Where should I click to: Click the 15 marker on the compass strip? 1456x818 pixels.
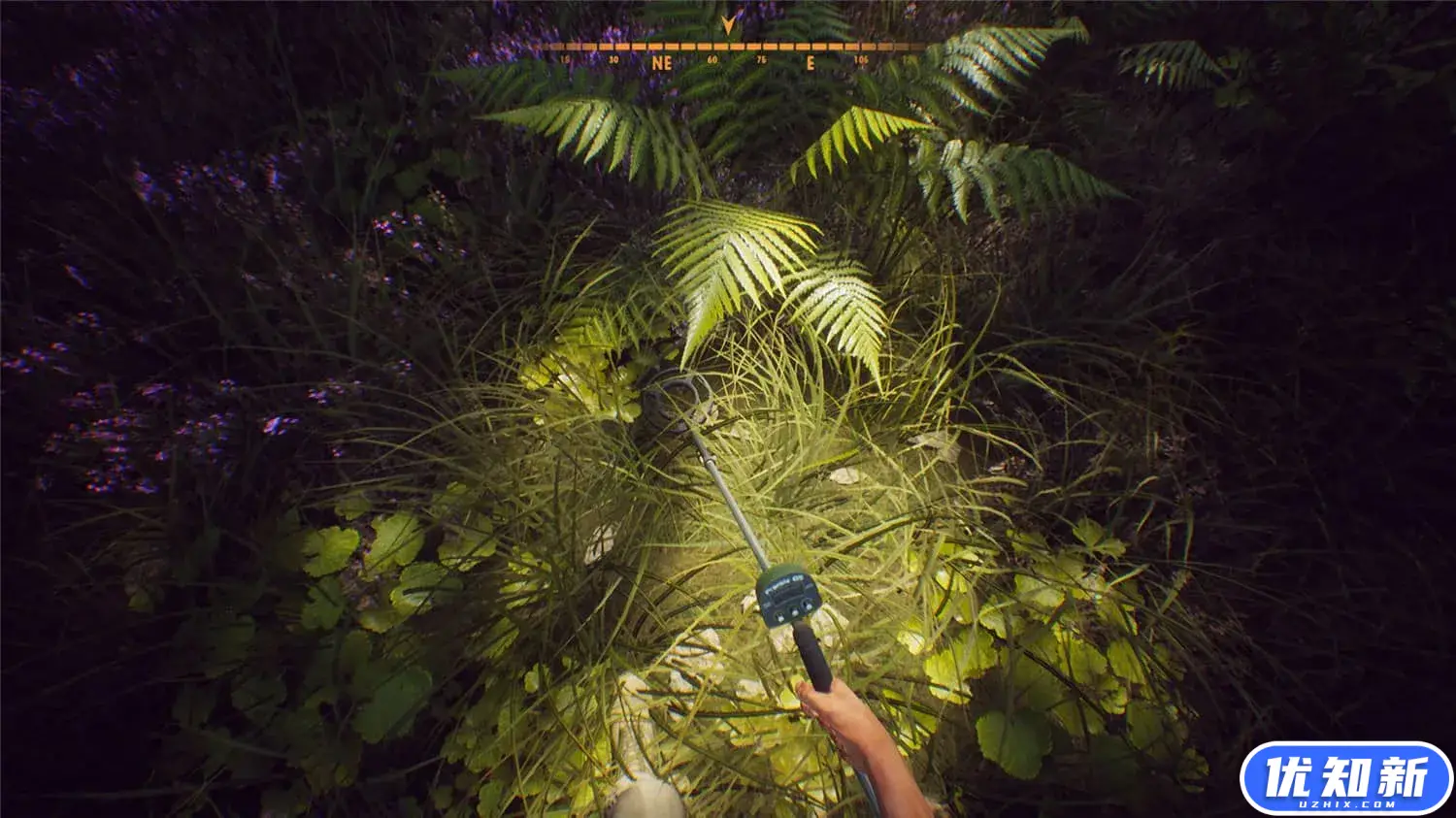565,60
